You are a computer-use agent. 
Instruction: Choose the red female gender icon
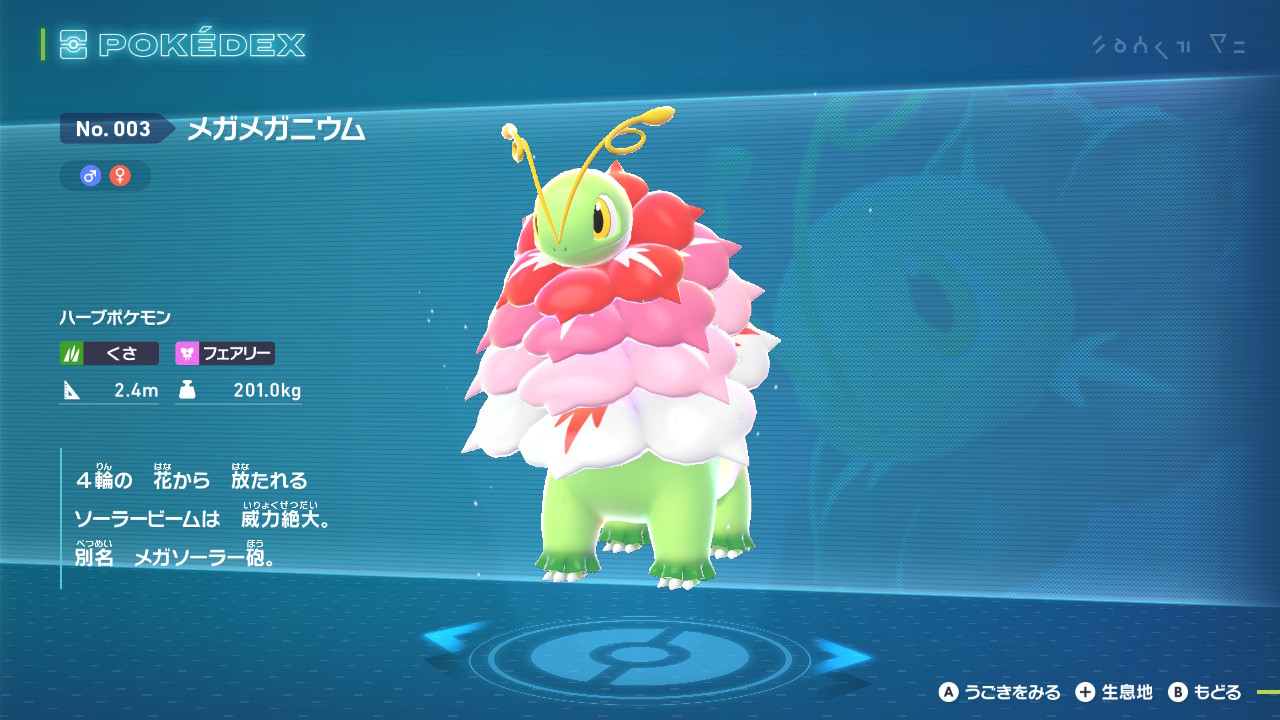[x=120, y=176]
